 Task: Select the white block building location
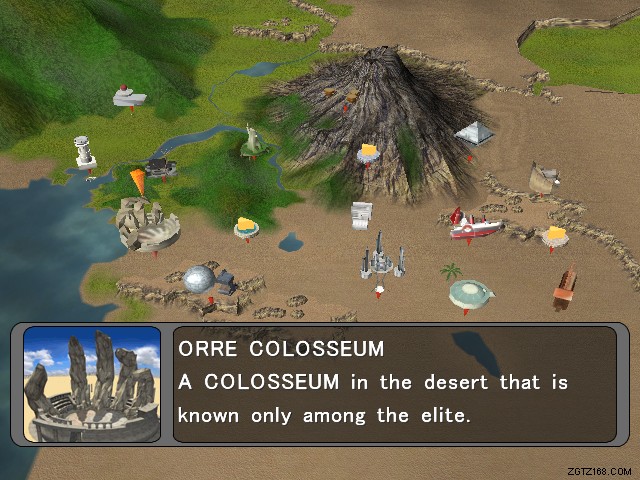[x=361, y=215]
